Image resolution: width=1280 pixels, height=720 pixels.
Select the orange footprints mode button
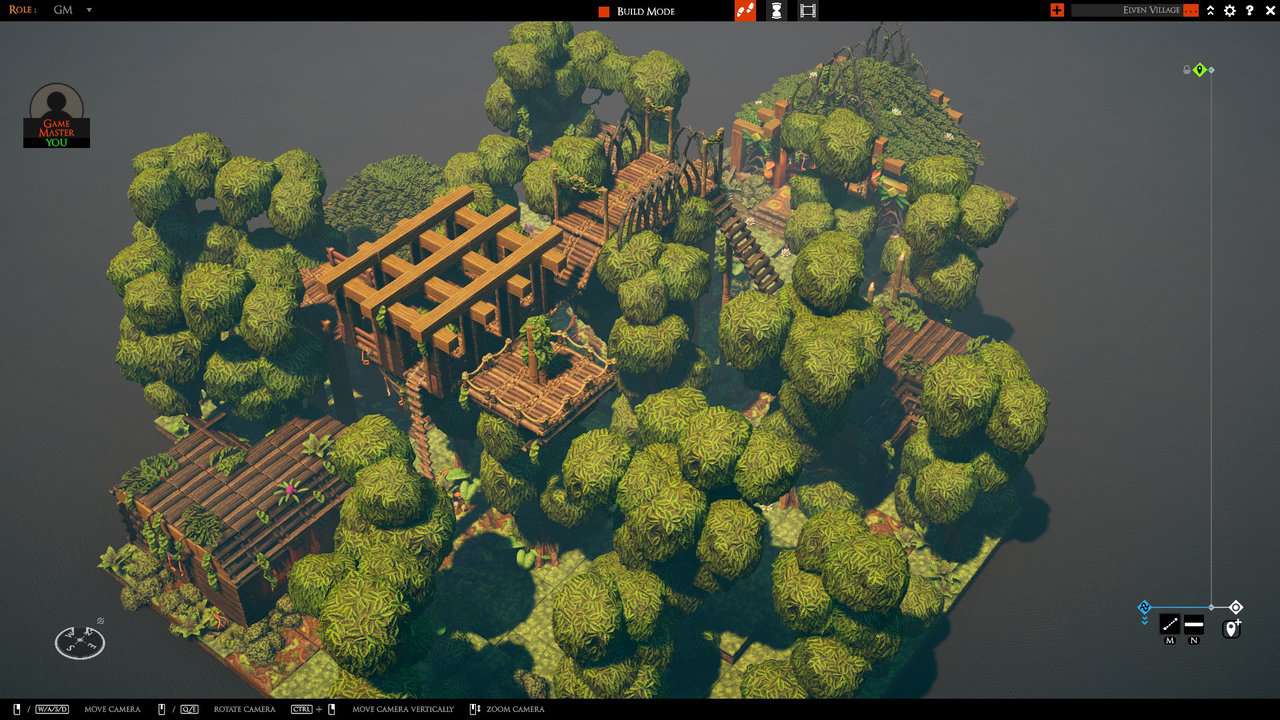click(745, 11)
